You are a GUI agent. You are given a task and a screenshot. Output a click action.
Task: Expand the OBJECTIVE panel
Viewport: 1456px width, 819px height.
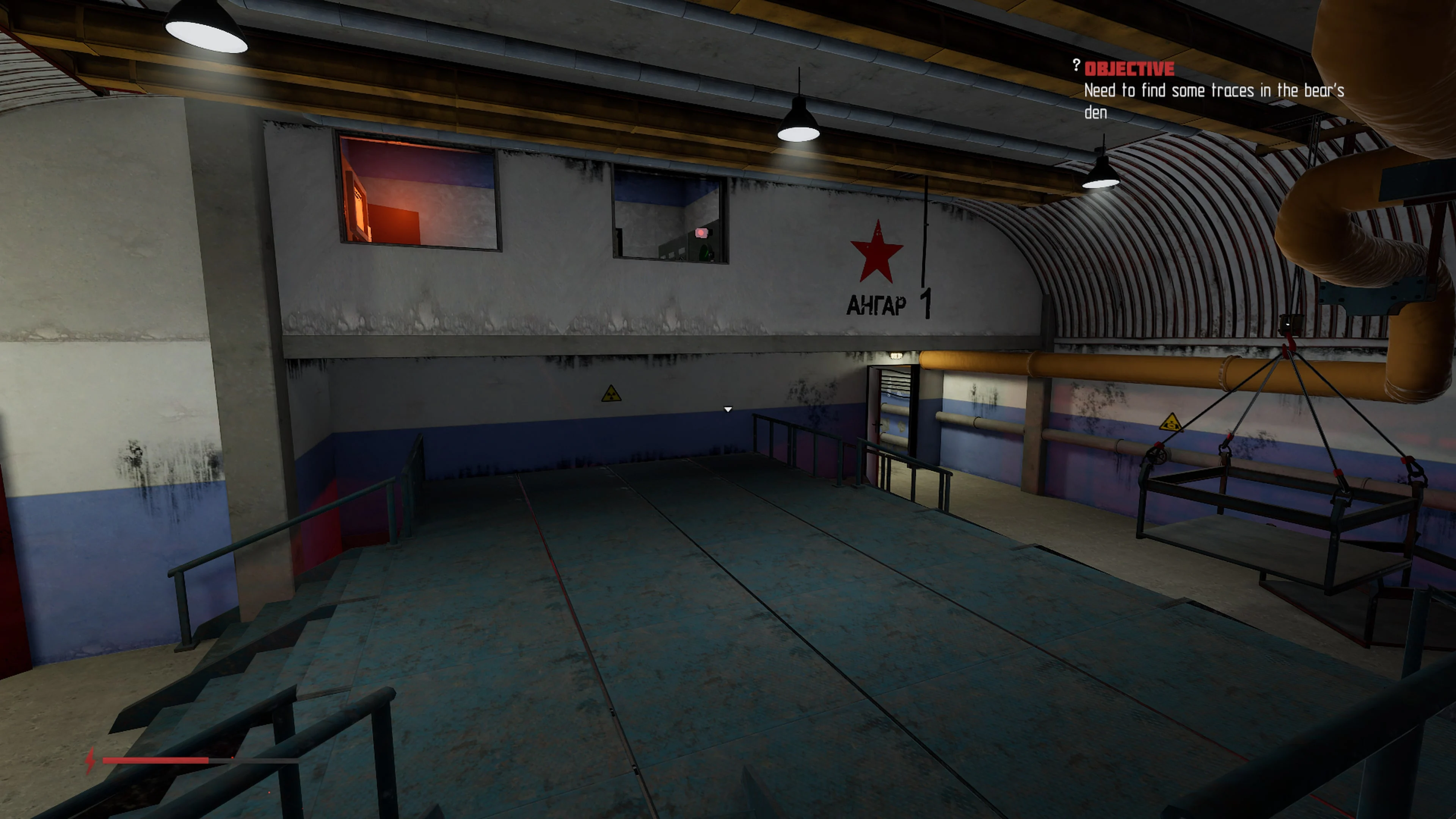[1130, 68]
